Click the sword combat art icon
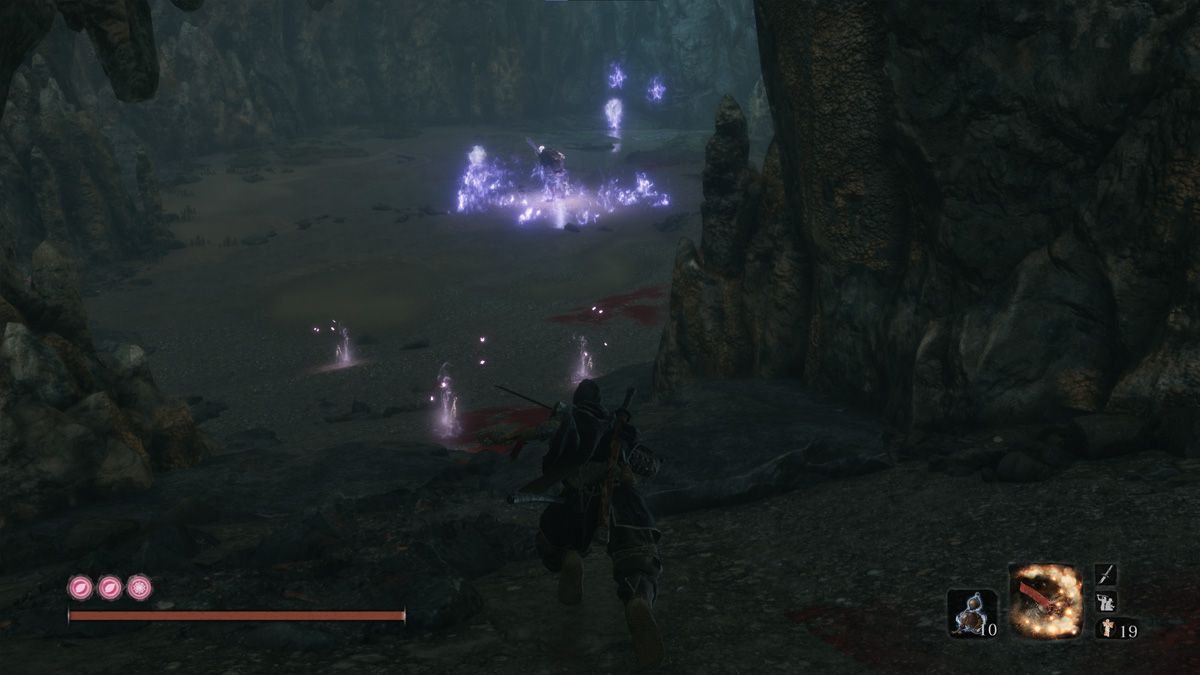1200x675 pixels. (x=1105, y=575)
